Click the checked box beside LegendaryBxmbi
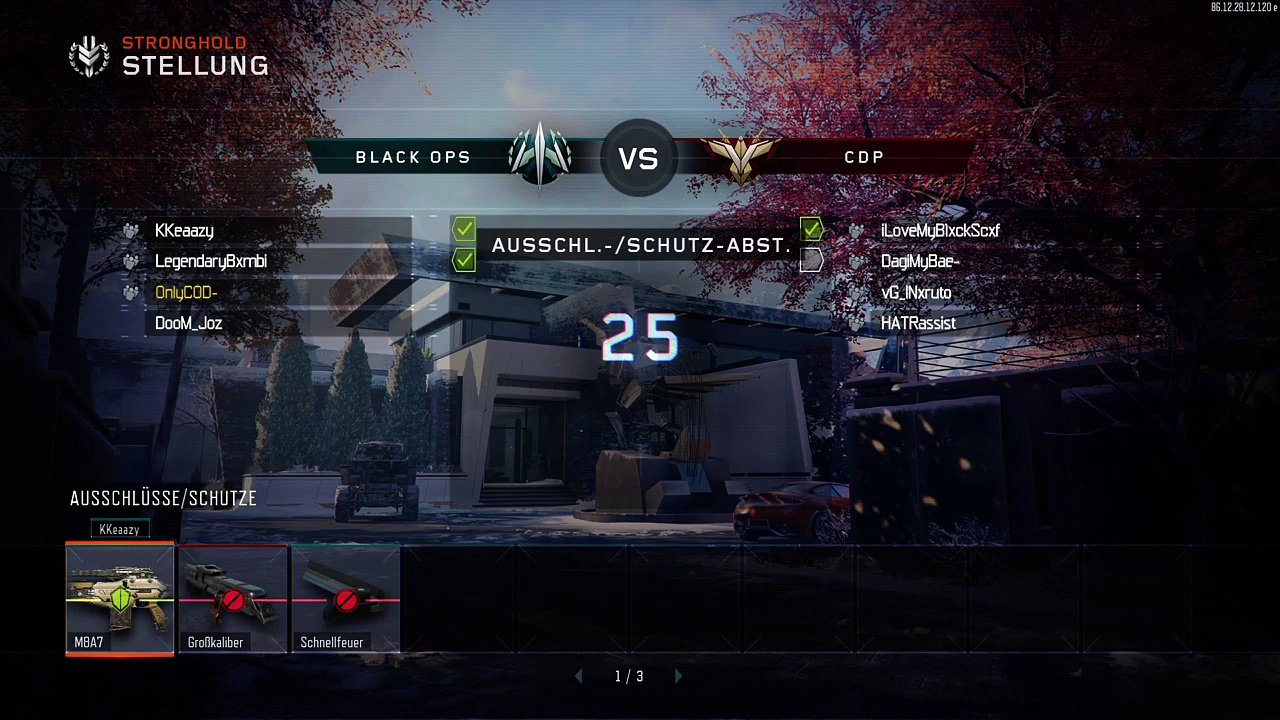This screenshot has height=720, width=1280. tap(464, 261)
